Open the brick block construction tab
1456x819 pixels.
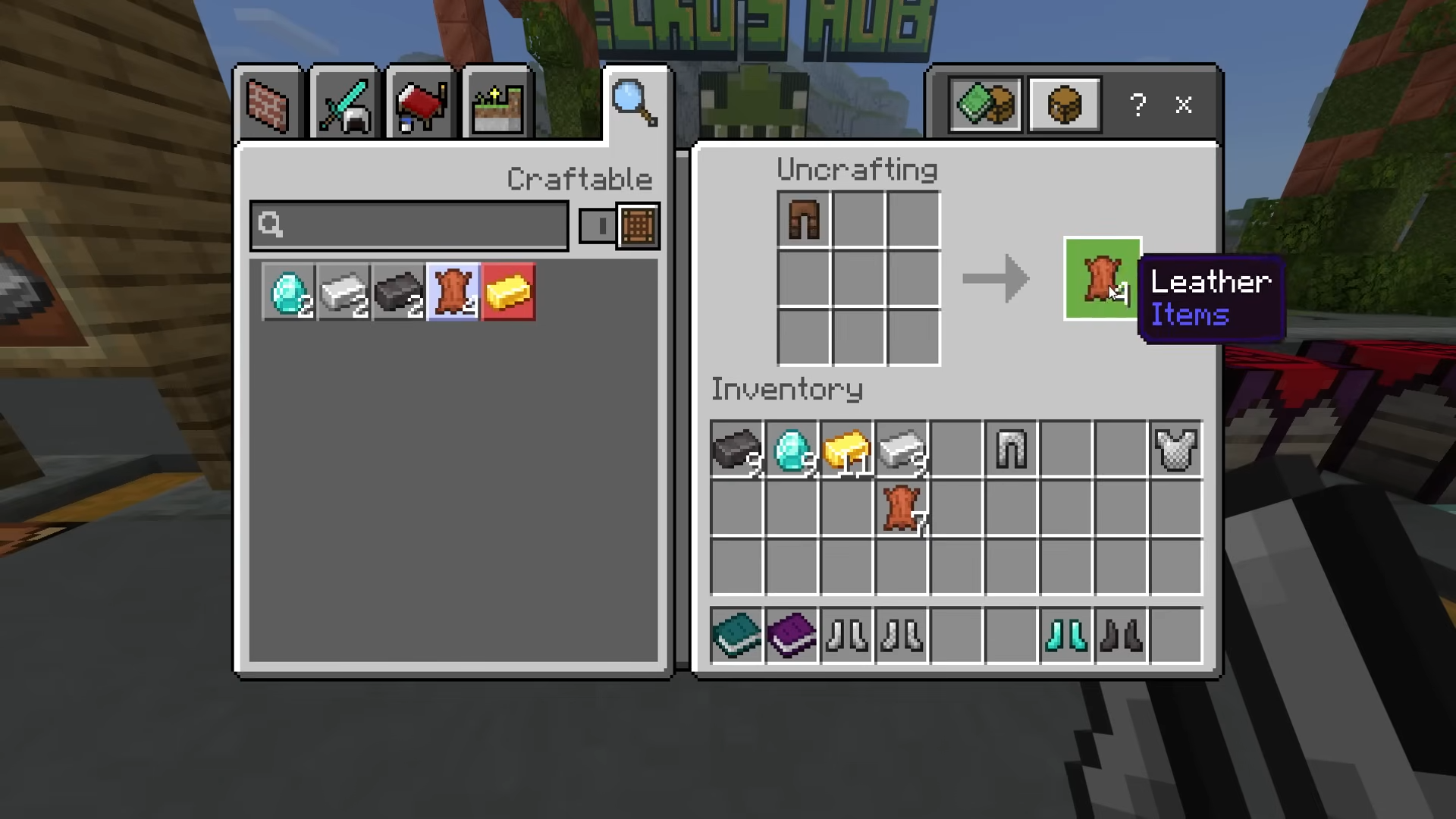[268, 104]
